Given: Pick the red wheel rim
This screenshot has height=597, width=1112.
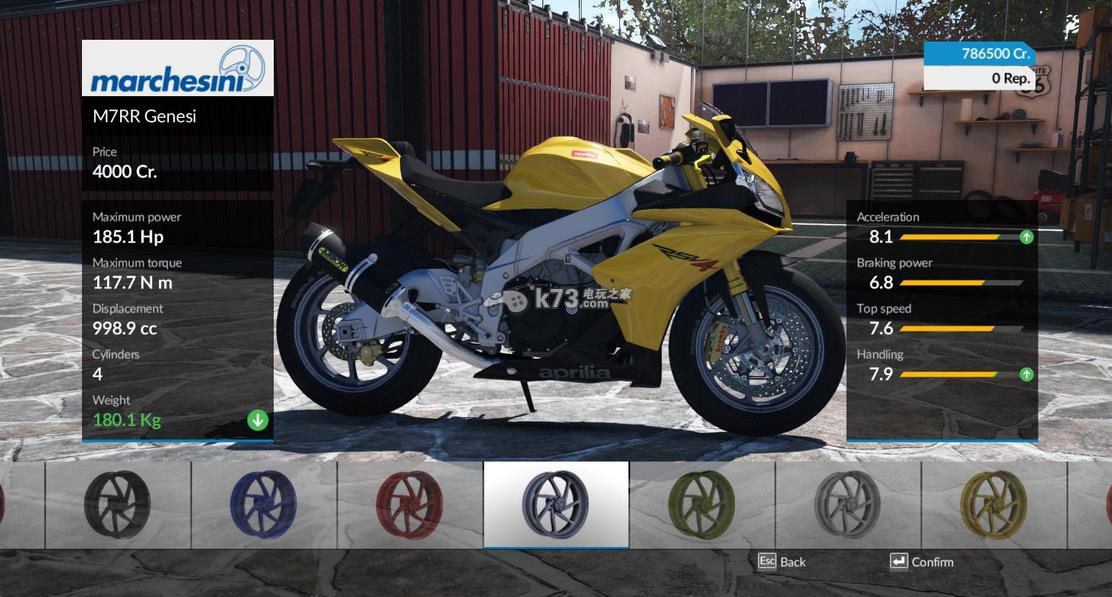Looking at the screenshot, I should coord(409,504).
